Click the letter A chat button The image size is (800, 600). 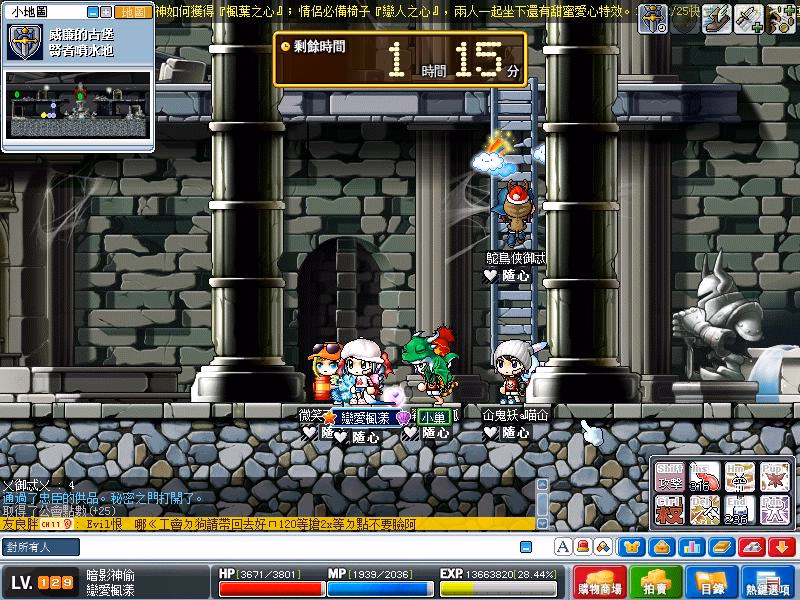click(x=563, y=547)
